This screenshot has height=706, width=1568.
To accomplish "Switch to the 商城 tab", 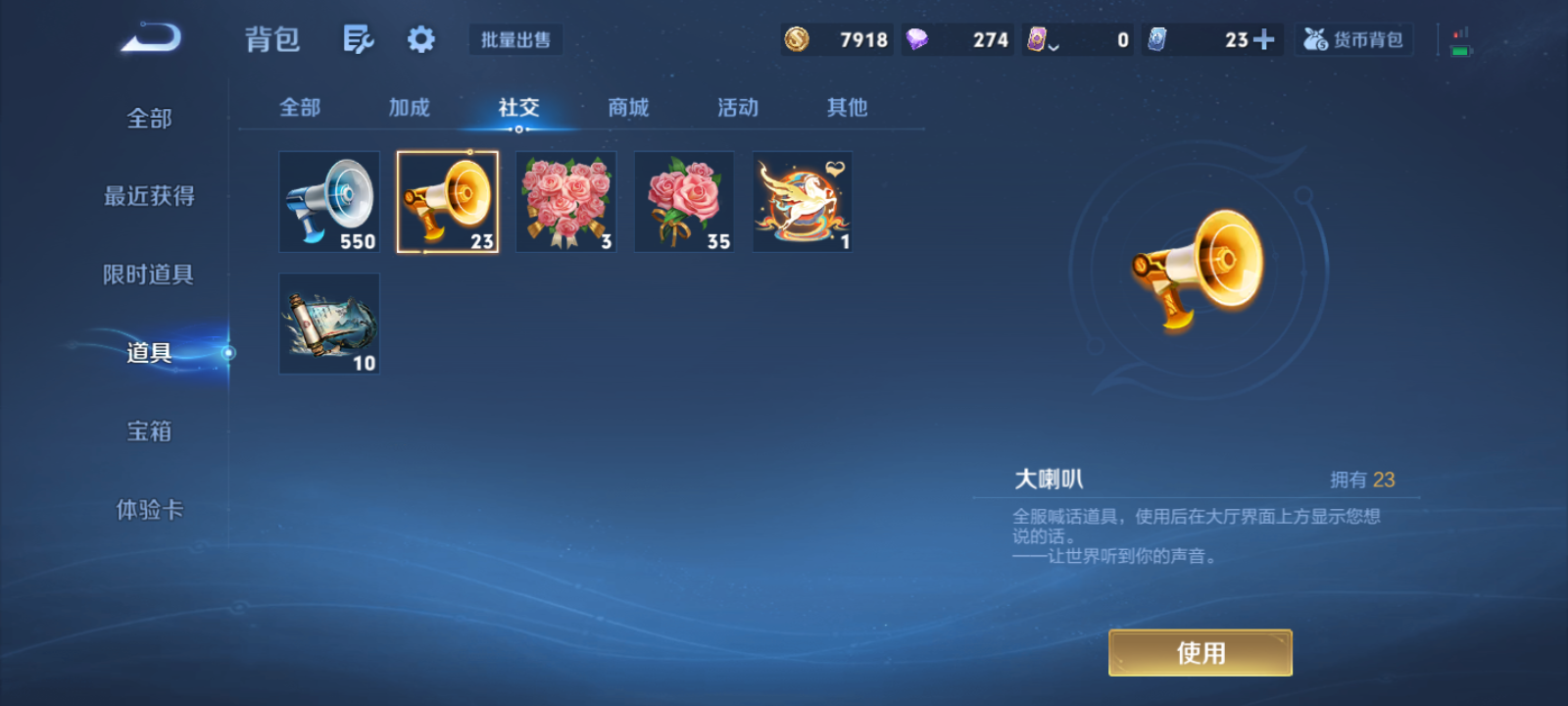I will point(627,108).
